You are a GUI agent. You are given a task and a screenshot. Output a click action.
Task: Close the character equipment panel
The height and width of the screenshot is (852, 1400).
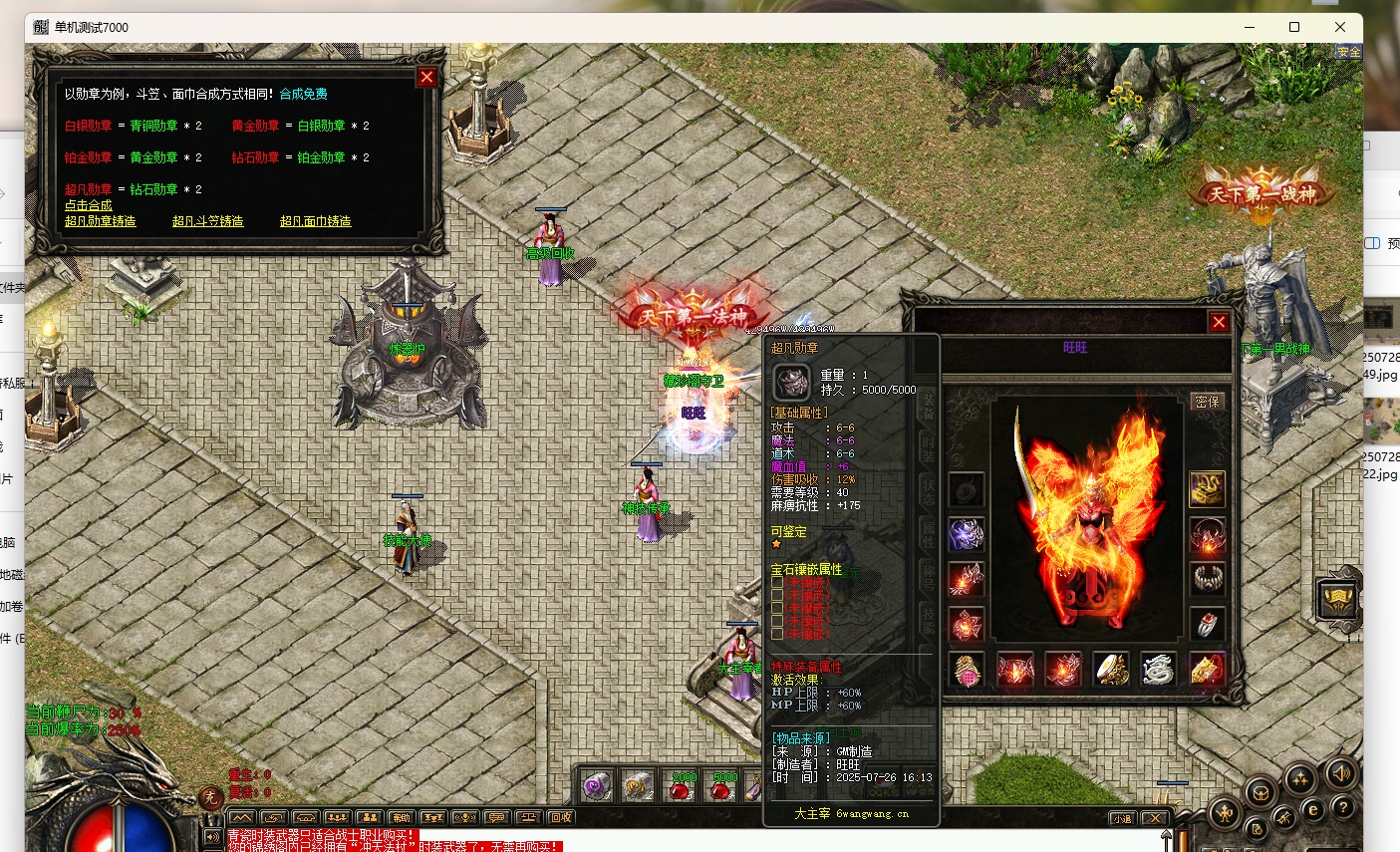(1218, 322)
